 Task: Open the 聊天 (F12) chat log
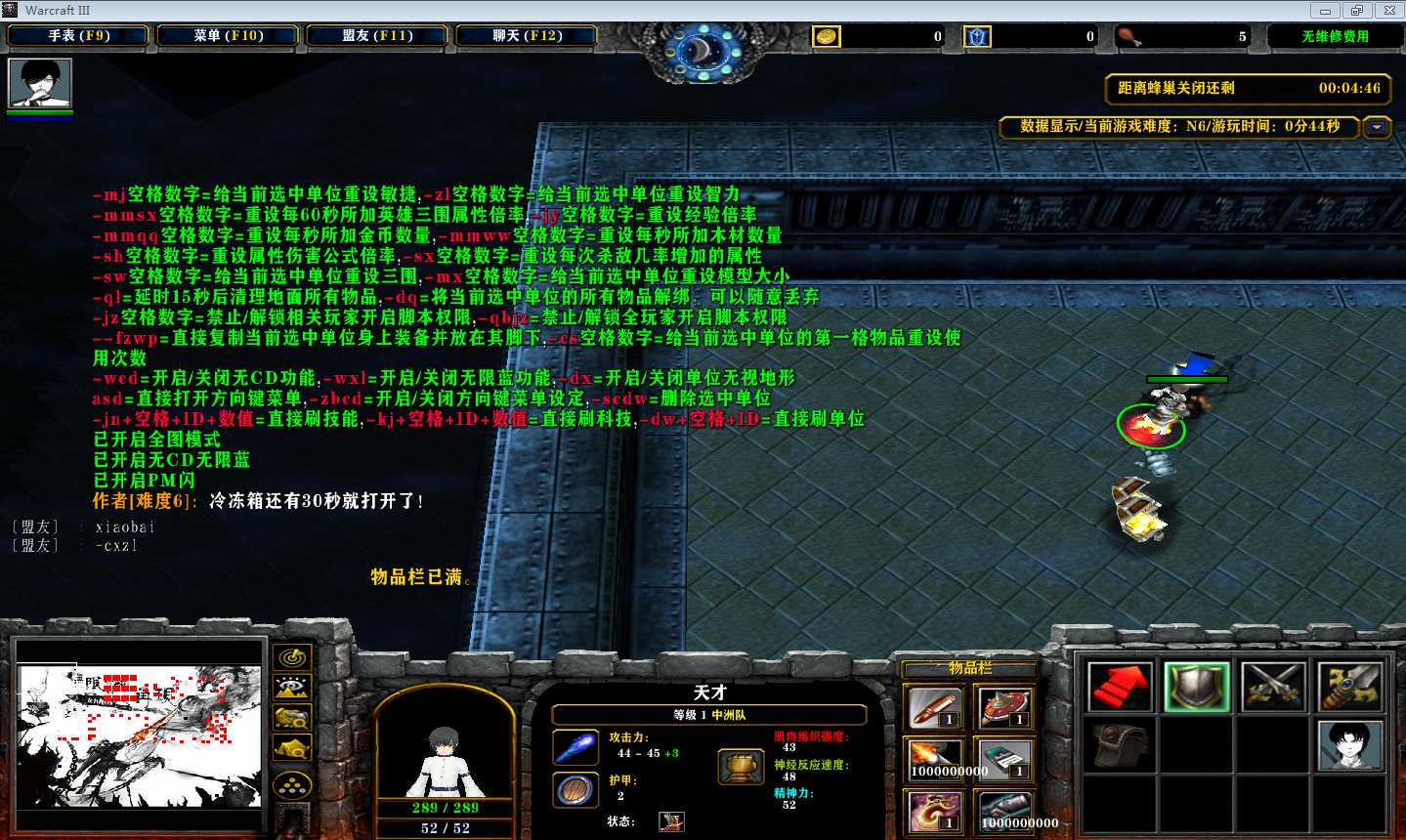coord(527,36)
